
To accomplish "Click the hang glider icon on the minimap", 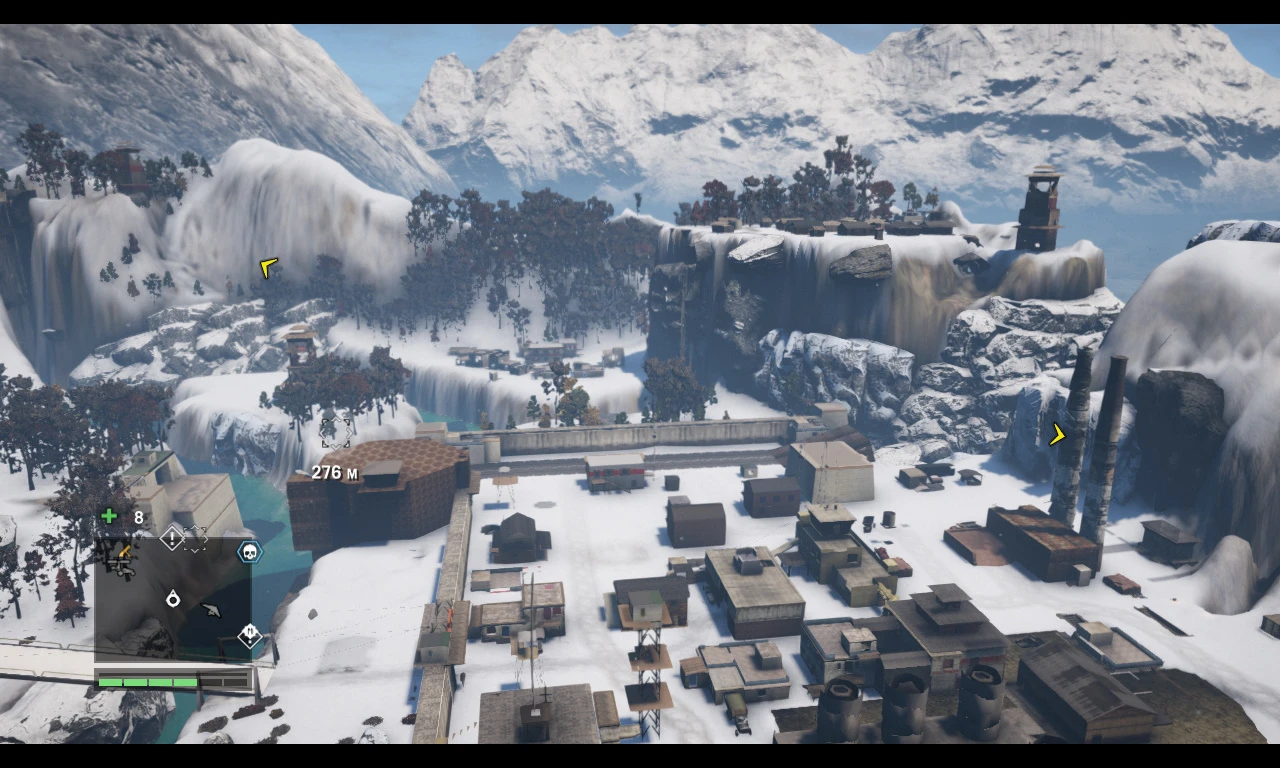I will tap(211, 609).
